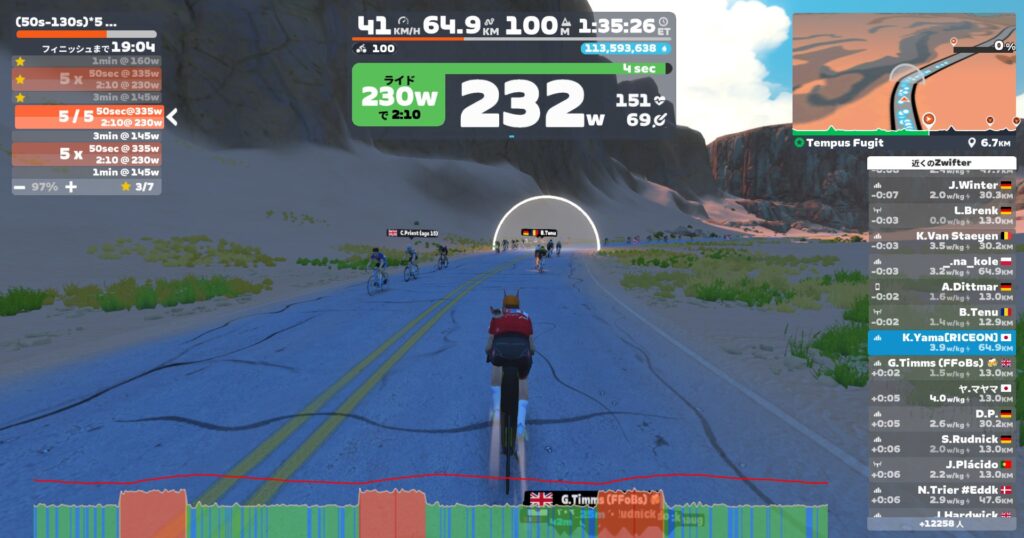
Task: Increase workout intensity with the plus button
Action: point(71,187)
